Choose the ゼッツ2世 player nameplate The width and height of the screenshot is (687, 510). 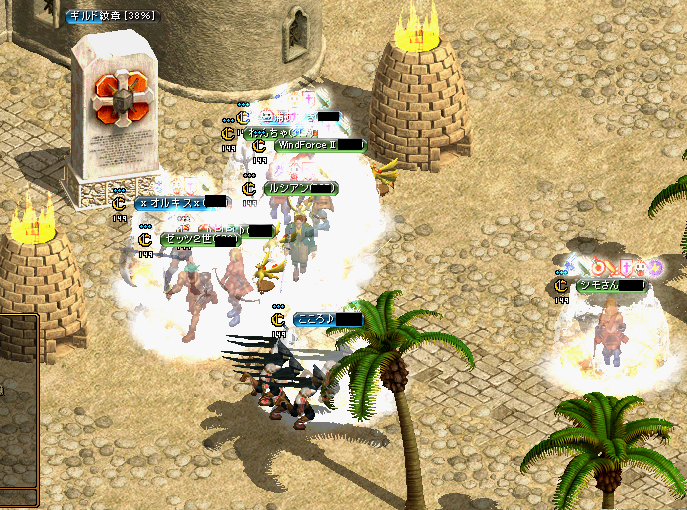point(200,240)
